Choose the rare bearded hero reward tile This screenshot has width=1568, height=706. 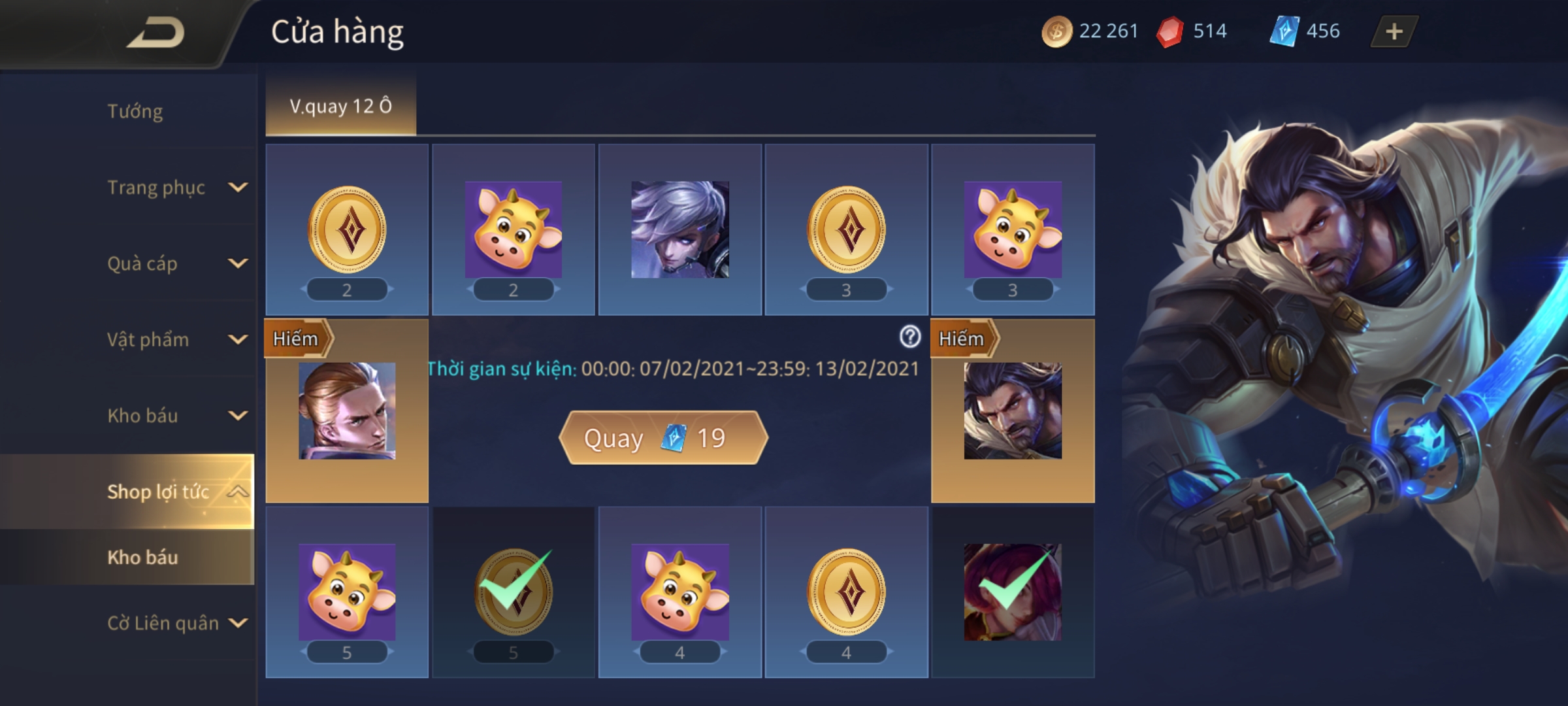pyautogui.click(x=1013, y=411)
